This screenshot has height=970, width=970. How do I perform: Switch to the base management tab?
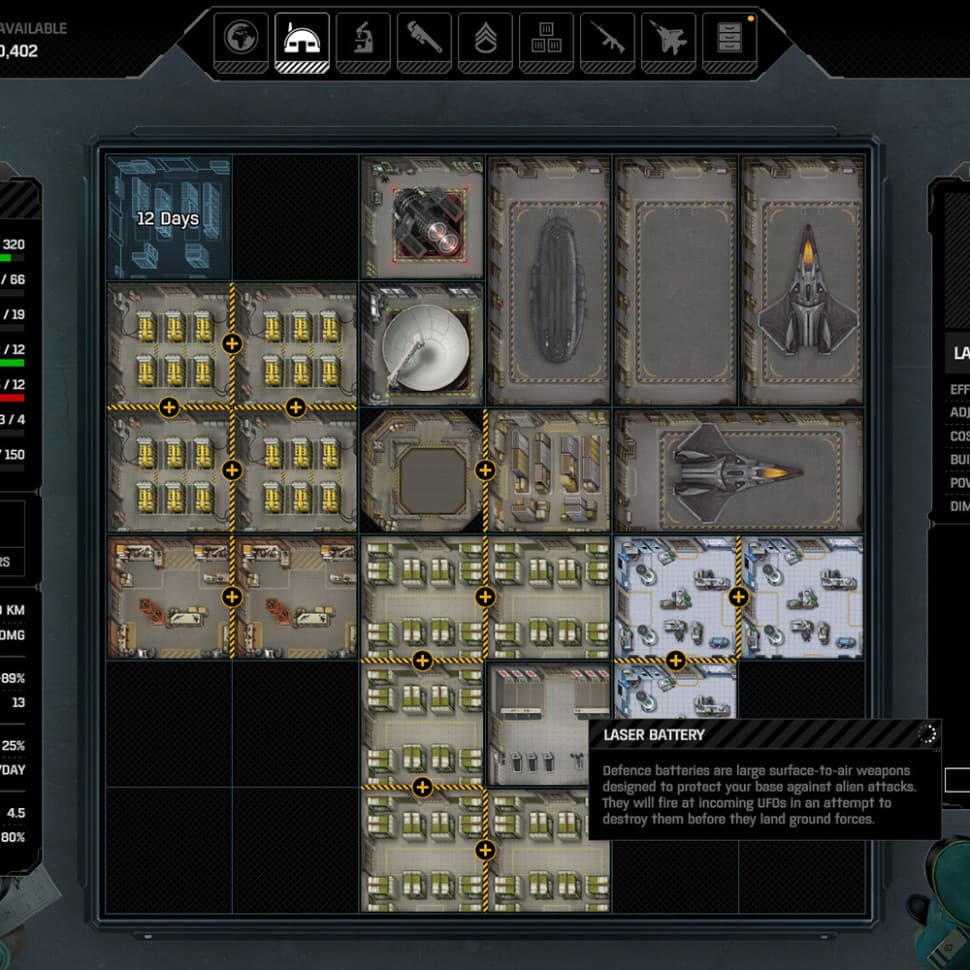tap(302, 41)
